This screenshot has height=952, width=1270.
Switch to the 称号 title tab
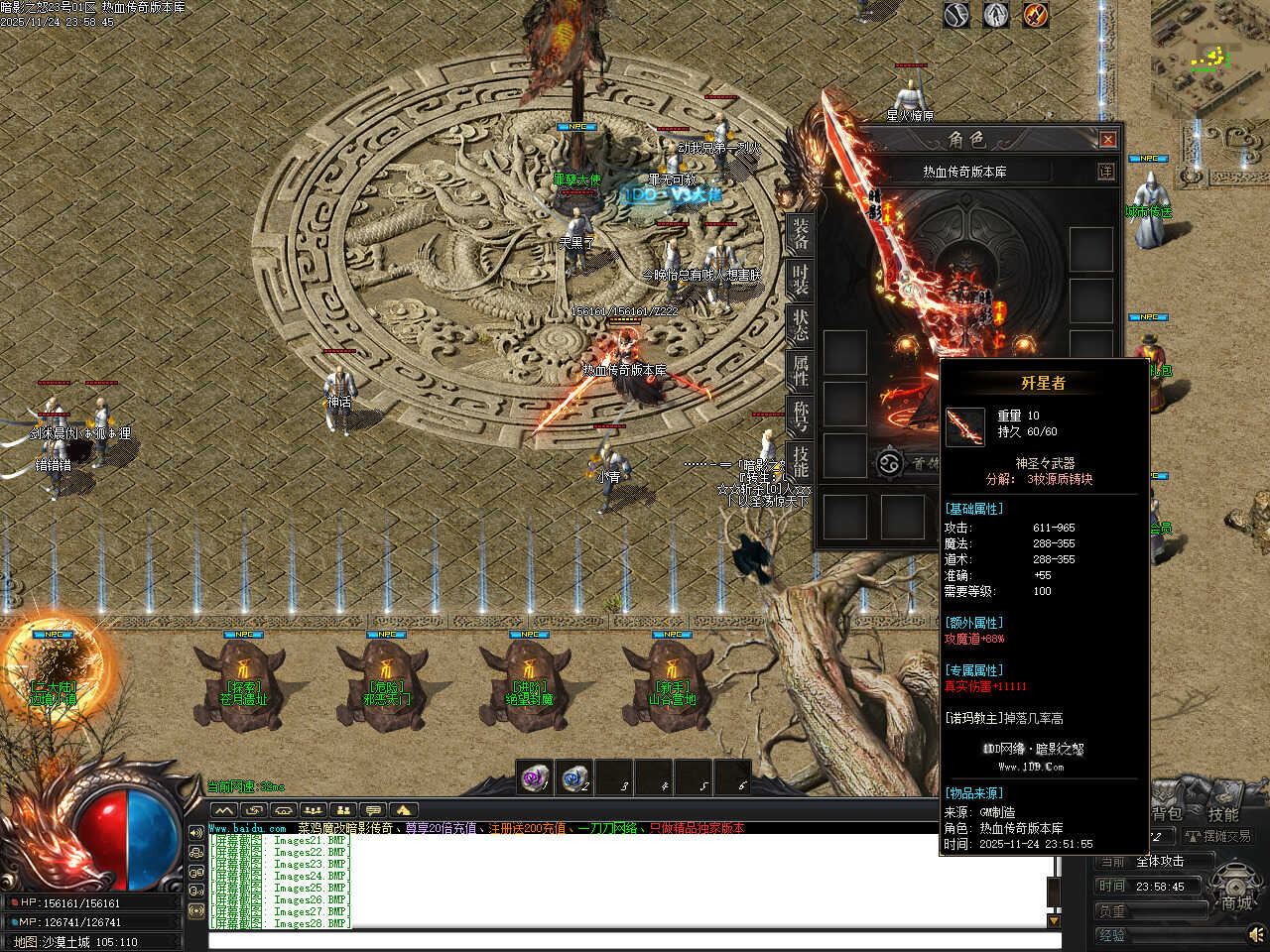click(x=800, y=416)
